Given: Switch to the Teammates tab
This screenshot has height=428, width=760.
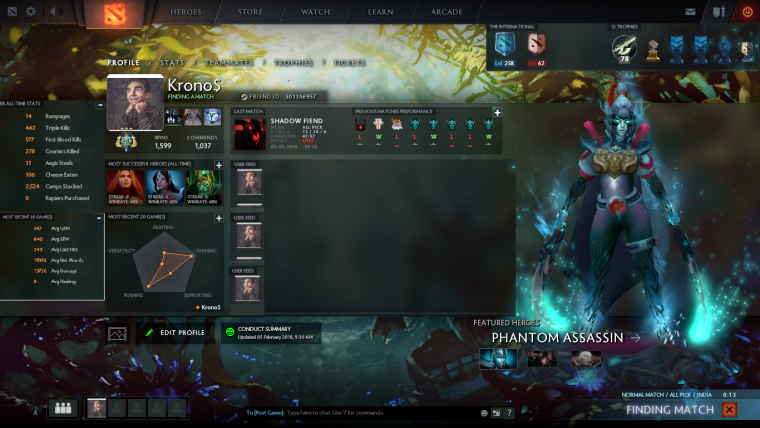Looking at the screenshot, I should click(229, 63).
